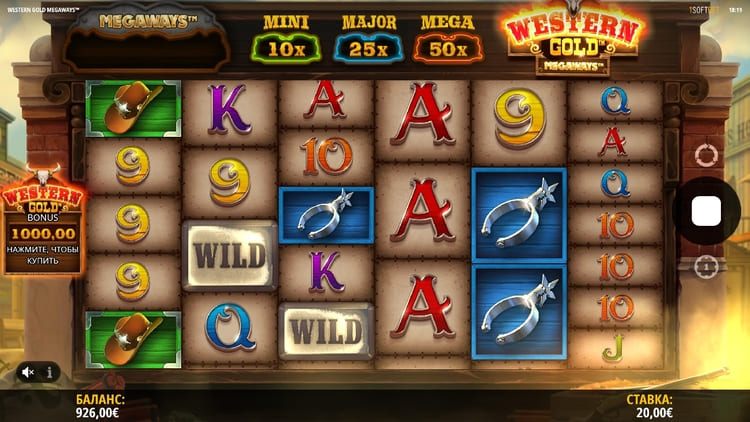Open the game info paytable
Image resolution: width=750 pixels, height=422 pixels.
point(49,372)
